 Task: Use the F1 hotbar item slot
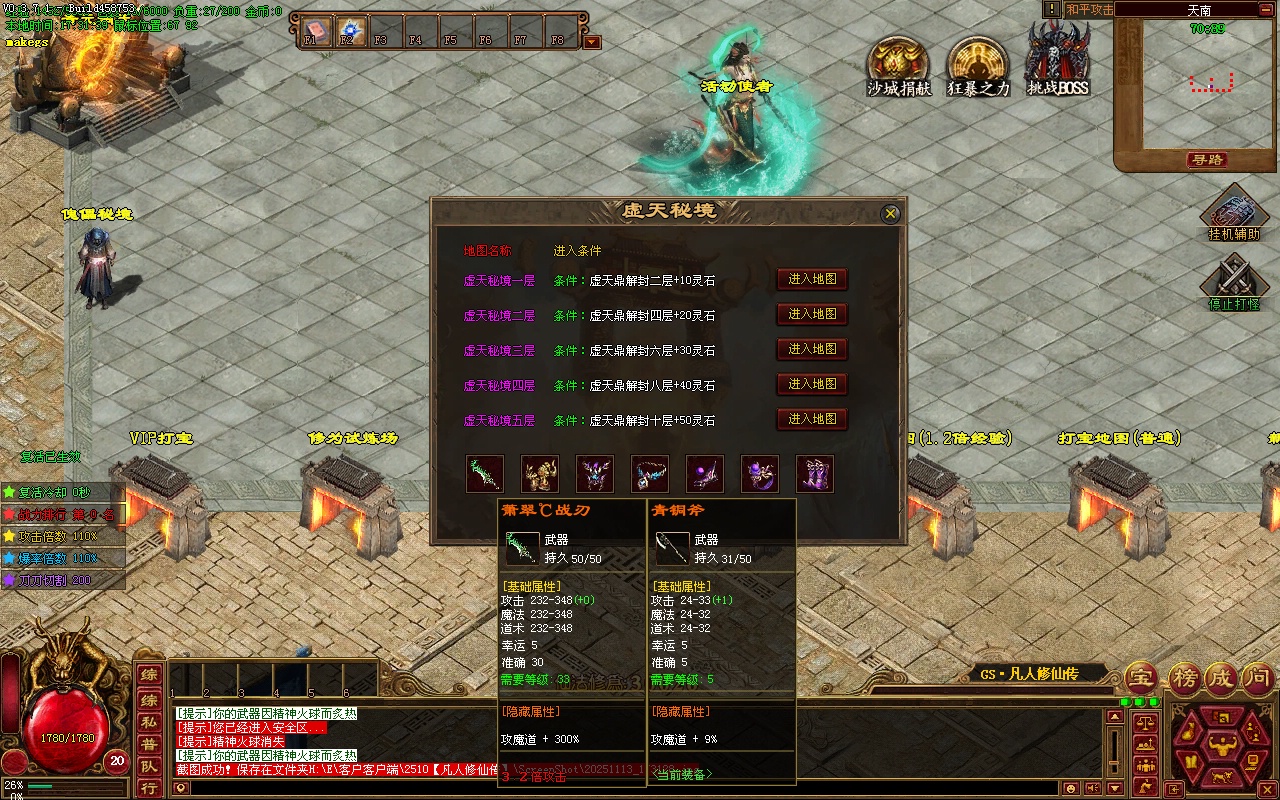(x=314, y=31)
